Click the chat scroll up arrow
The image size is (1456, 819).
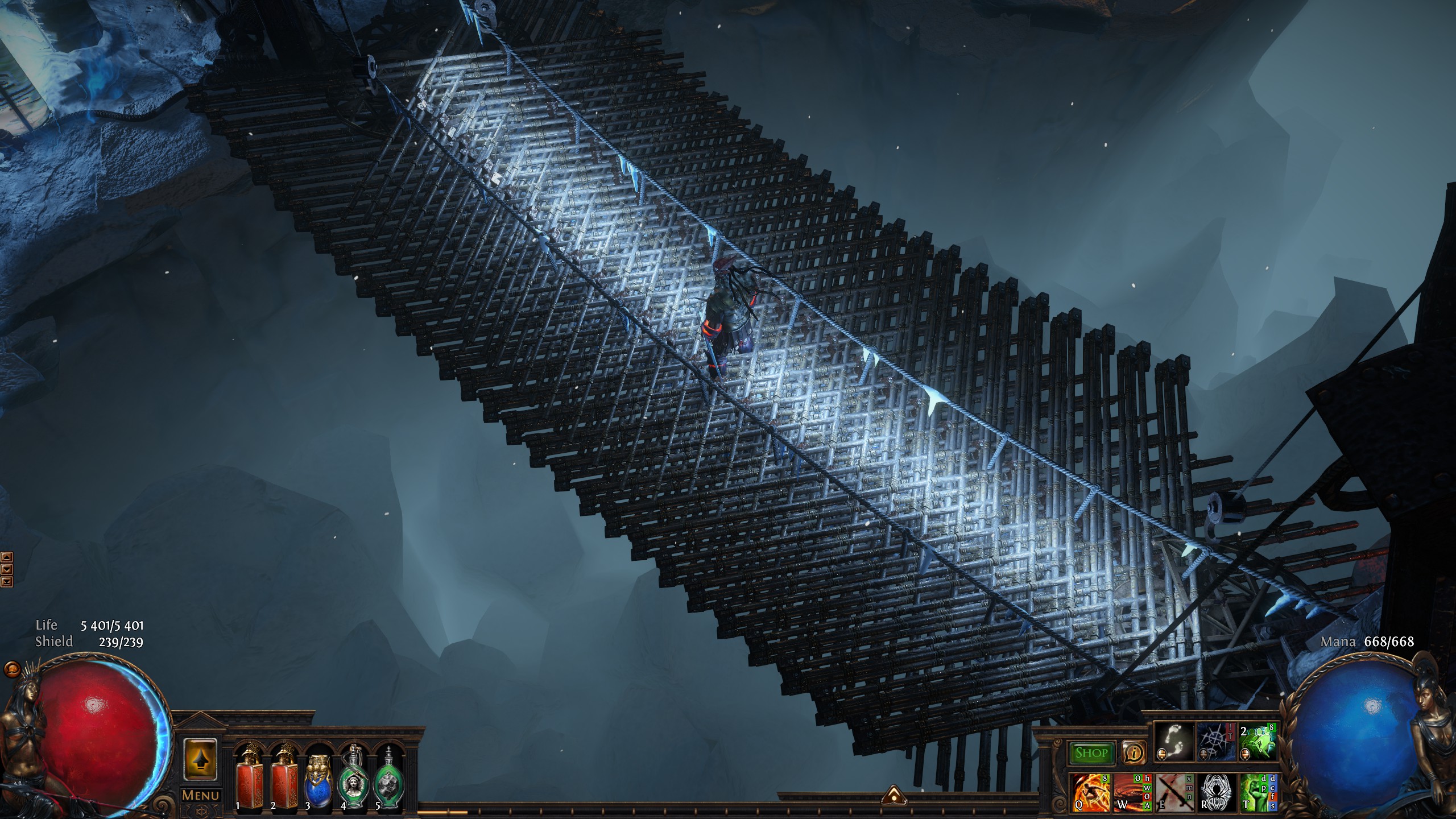[x=7, y=557]
